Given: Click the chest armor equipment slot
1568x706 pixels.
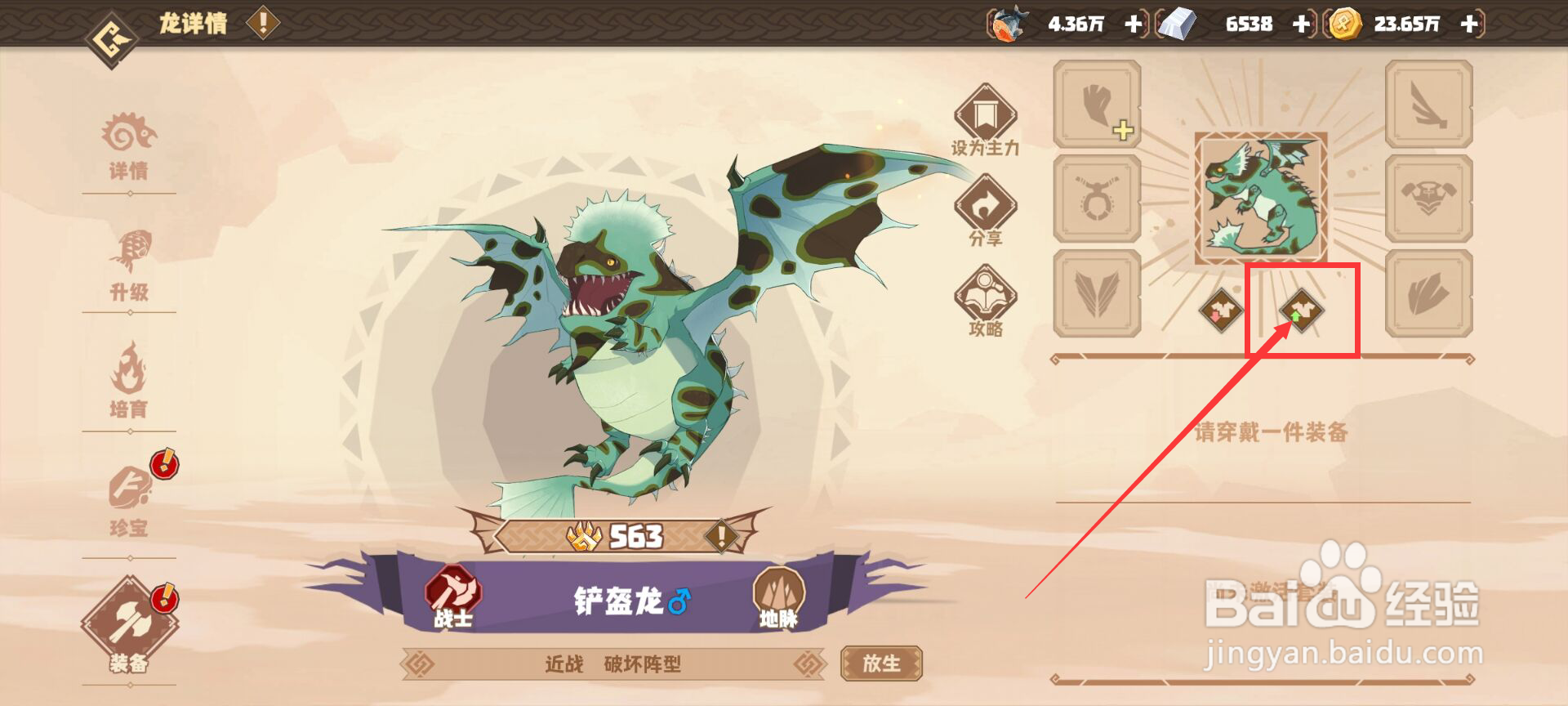Looking at the screenshot, I should [x=1429, y=199].
